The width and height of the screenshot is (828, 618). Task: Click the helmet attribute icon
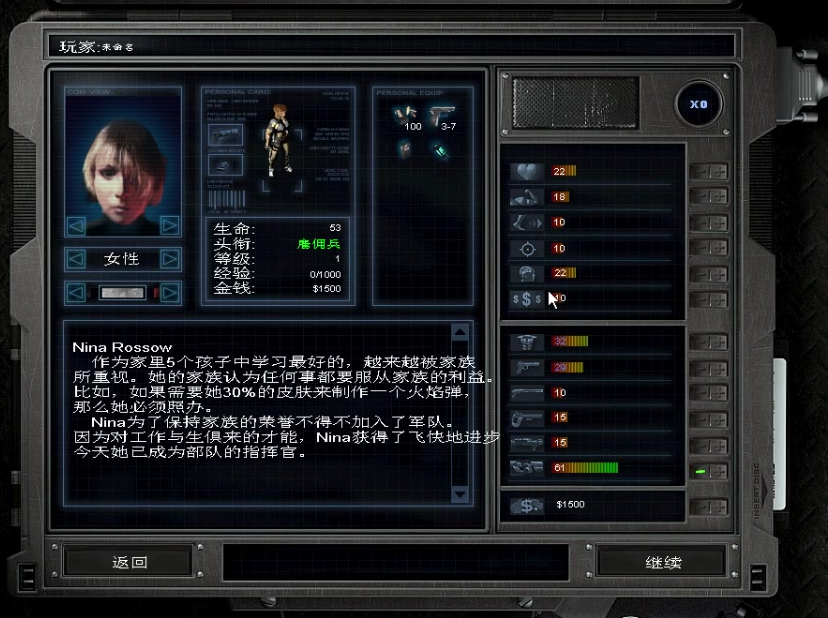pyautogui.click(x=526, y=273)
